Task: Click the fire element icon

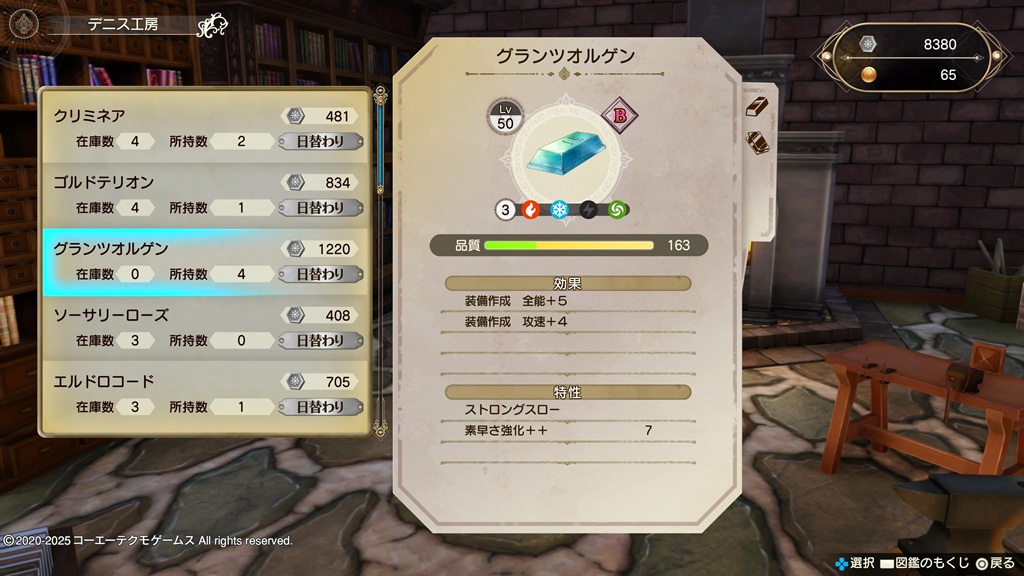Action: tap(531, 210)
